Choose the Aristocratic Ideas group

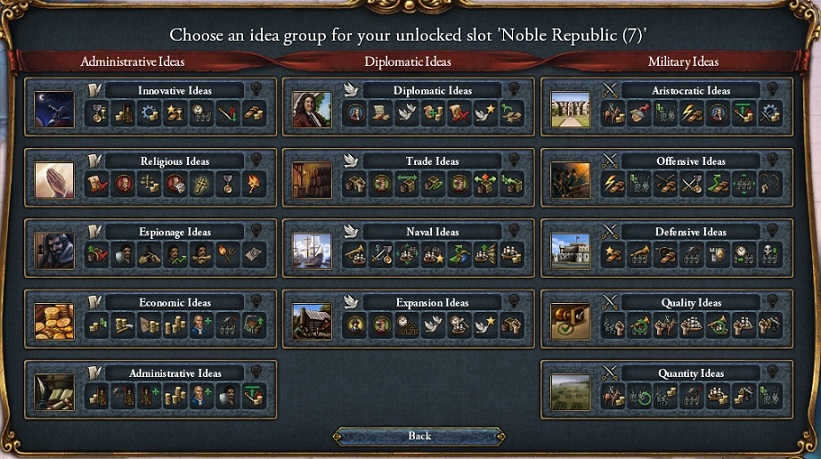point(691,90)
